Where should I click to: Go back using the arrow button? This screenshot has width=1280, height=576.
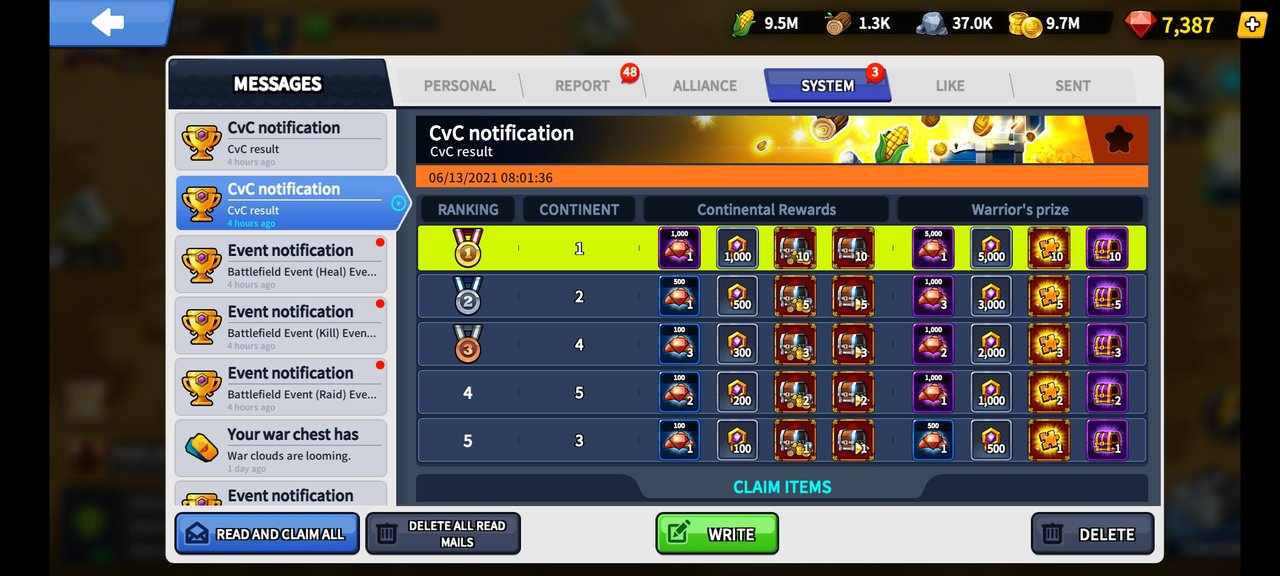pos(108,23)
